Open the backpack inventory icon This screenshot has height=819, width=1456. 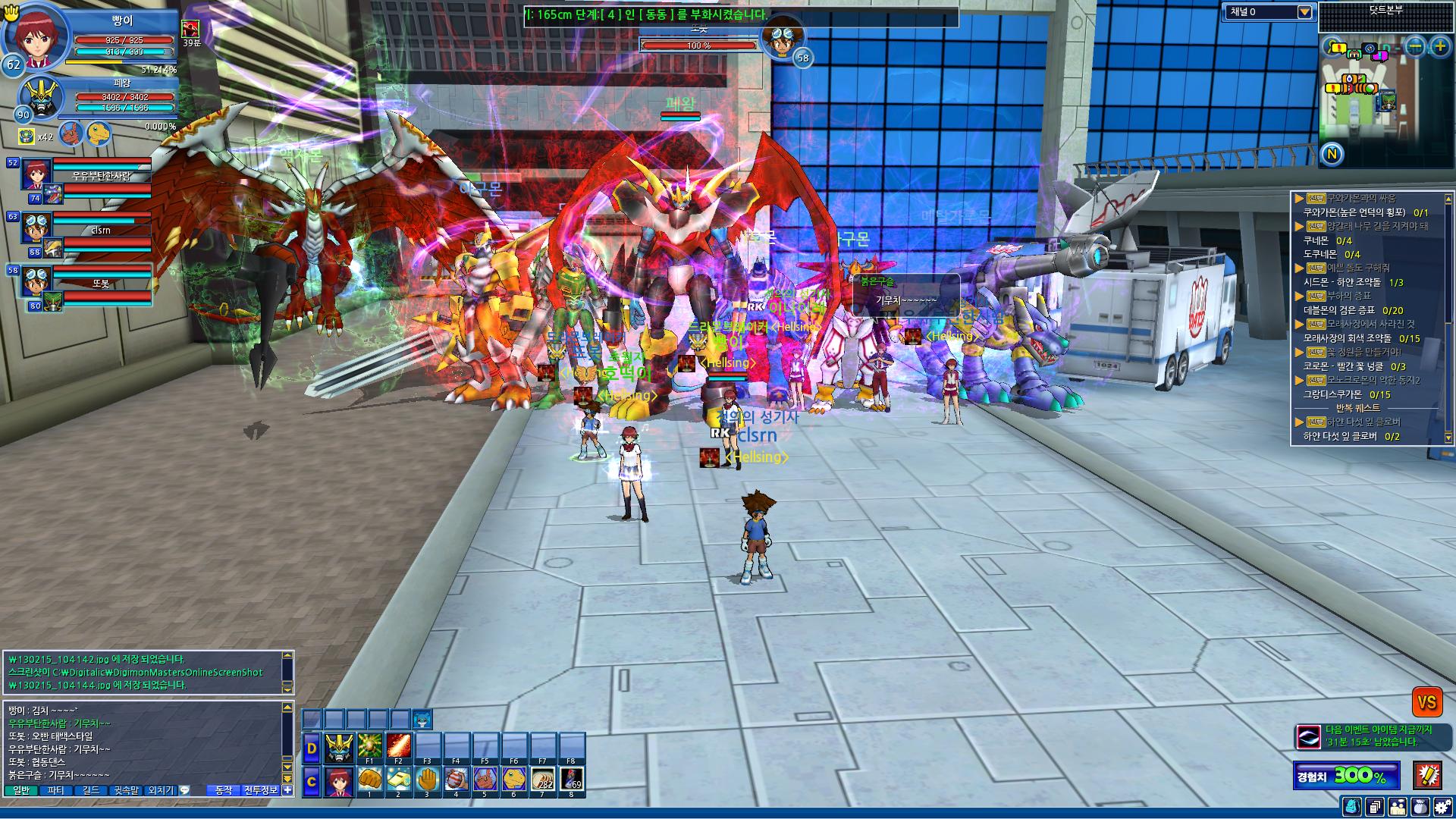coord(1351,808)
